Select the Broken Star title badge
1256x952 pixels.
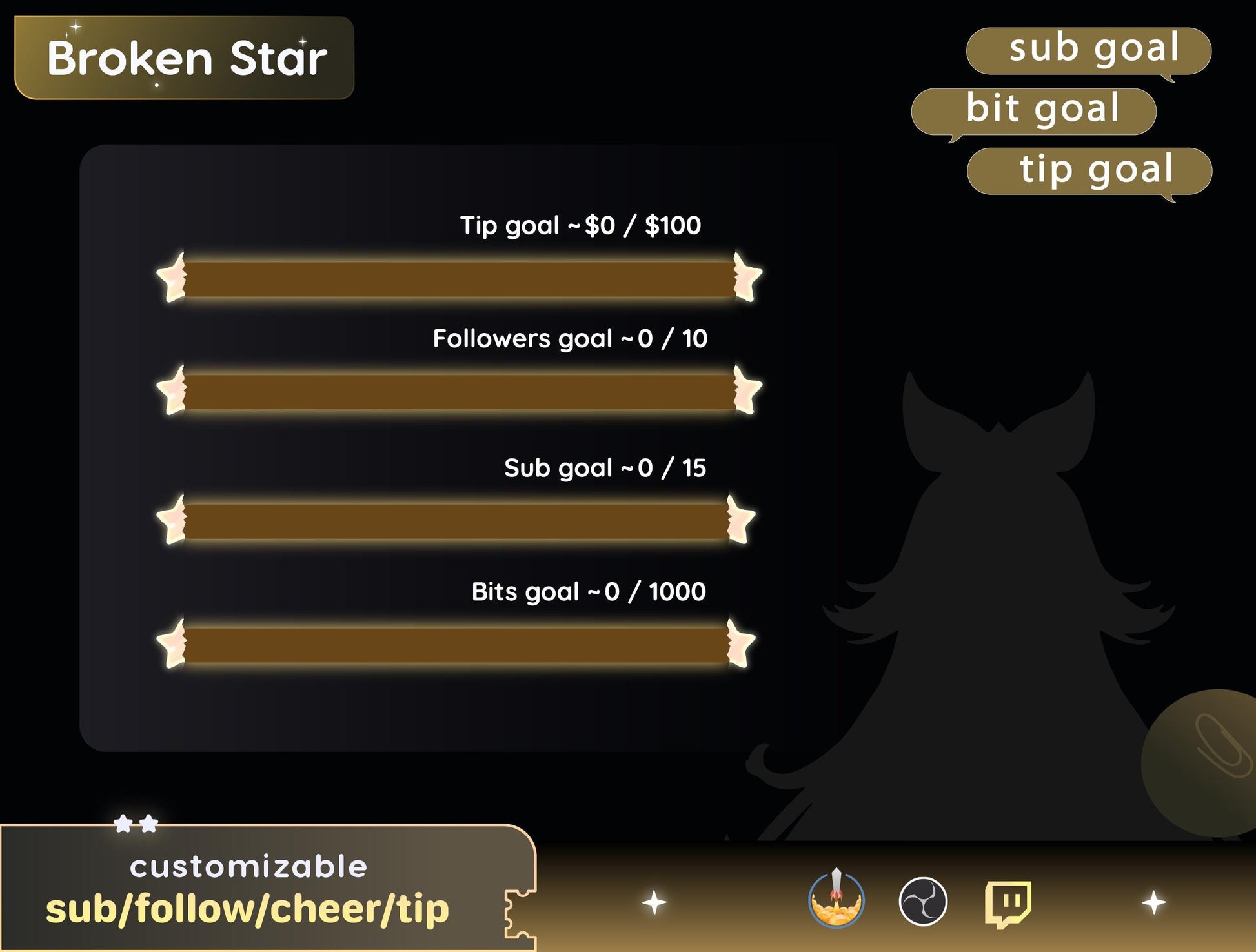tap(185, 58)
